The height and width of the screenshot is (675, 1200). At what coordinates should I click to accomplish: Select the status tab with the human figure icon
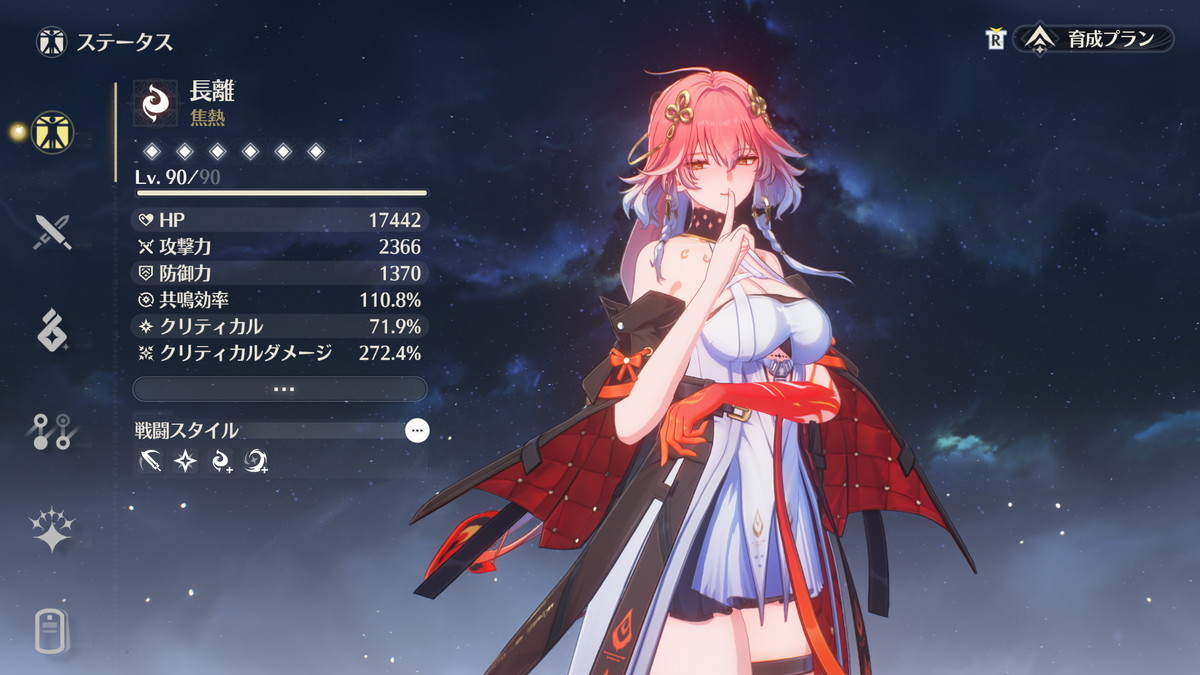point(50,131)
